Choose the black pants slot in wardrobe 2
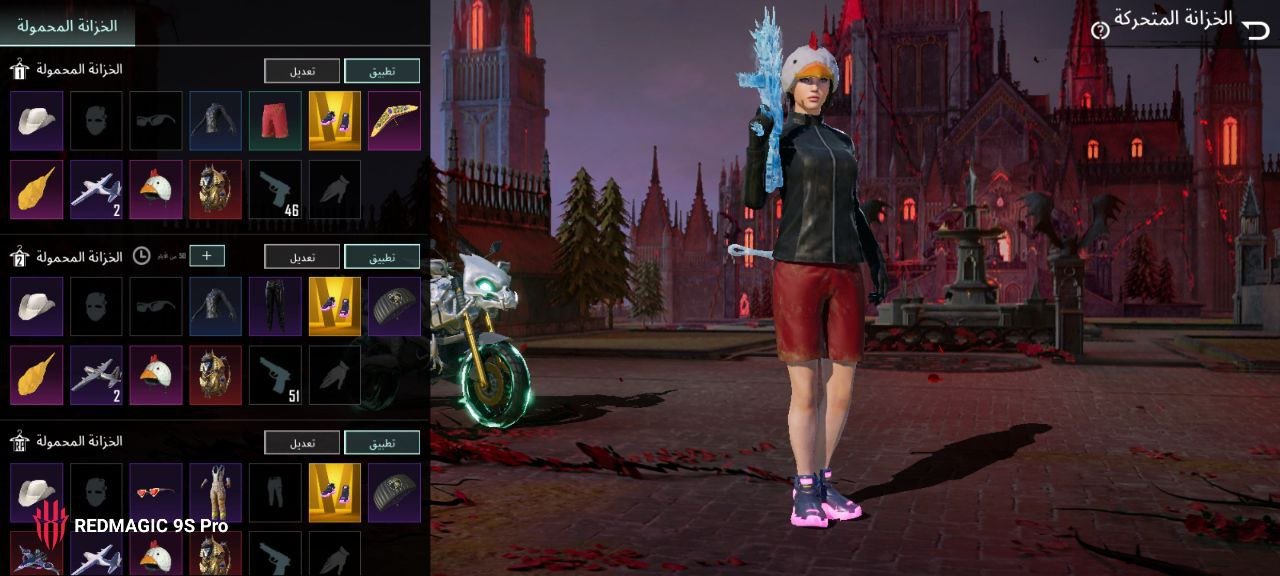The width and height of the screenshot is (1280, 576). click(x=275, y=307)
